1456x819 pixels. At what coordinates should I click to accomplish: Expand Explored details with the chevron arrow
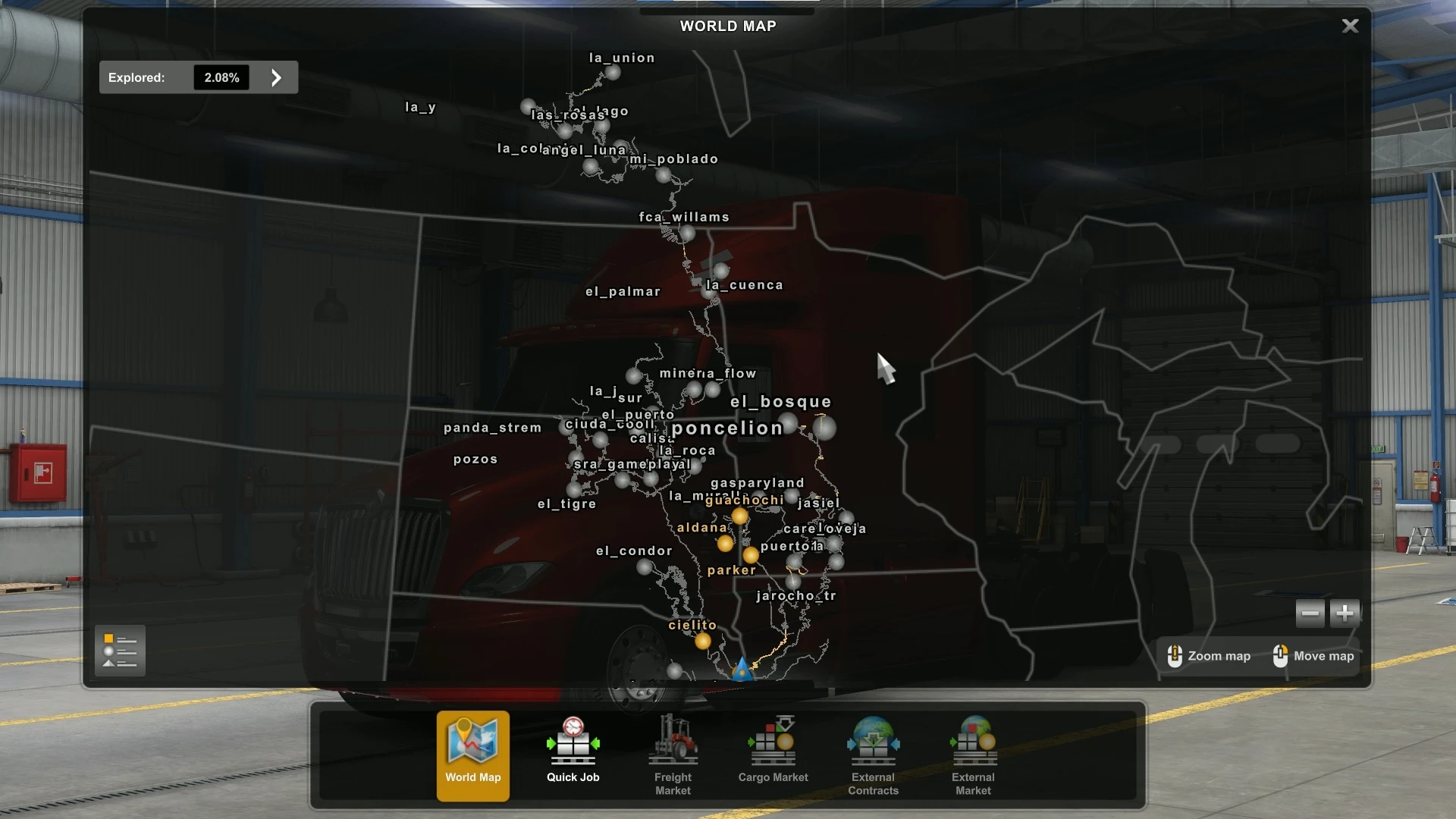(275, 77)
